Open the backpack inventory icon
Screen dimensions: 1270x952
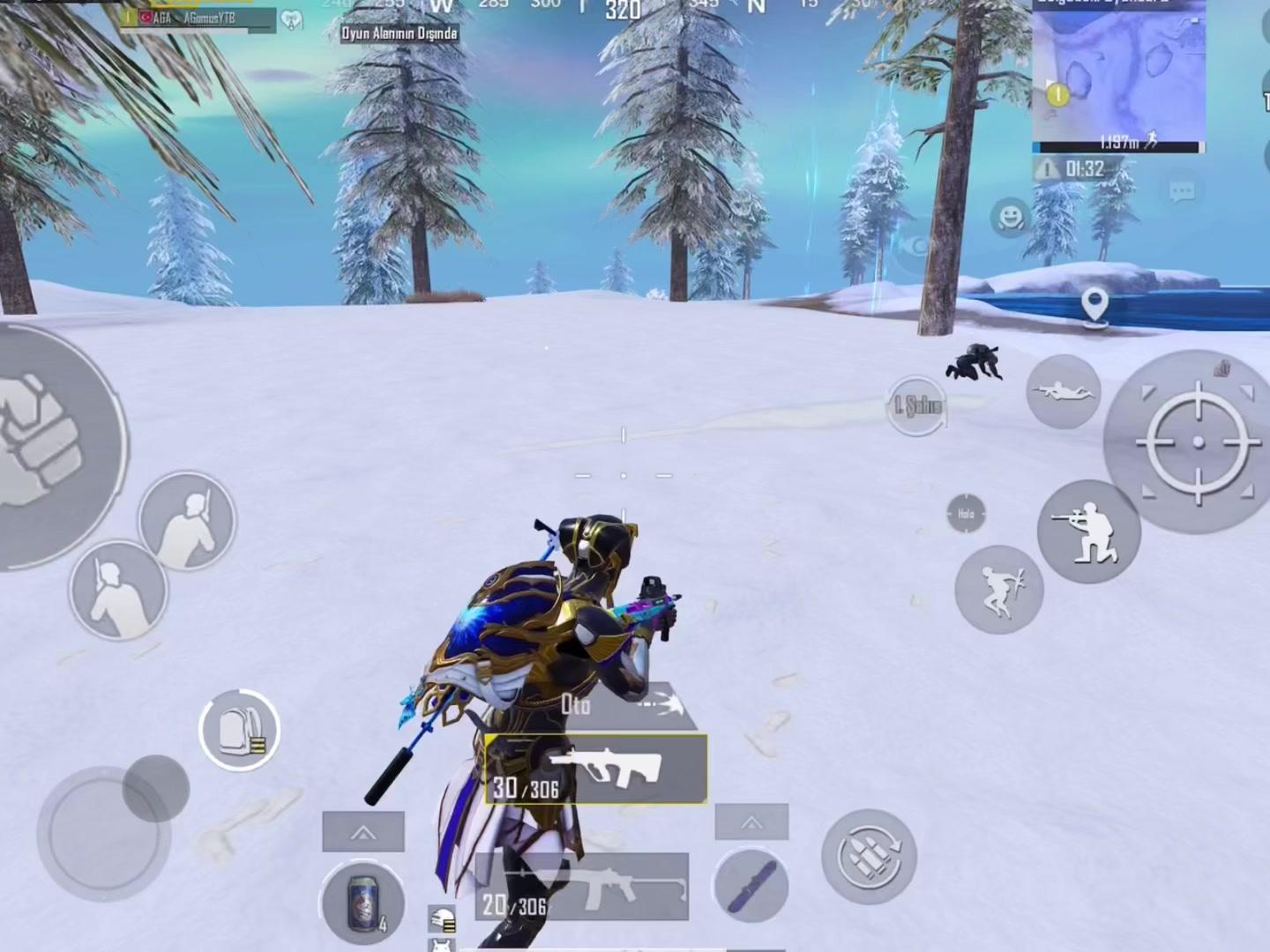[x=238, y=730]
